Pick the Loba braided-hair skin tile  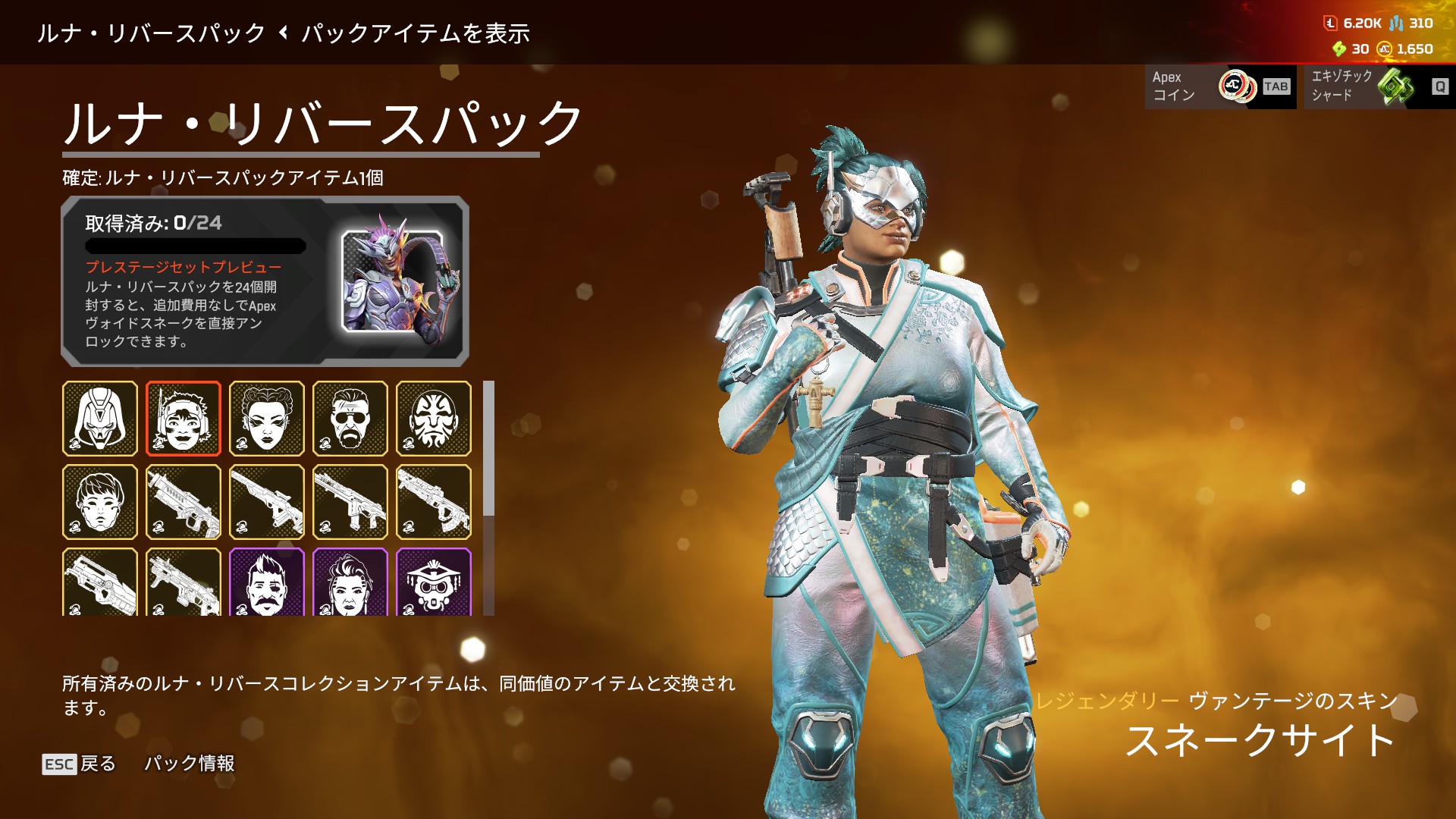267,419
